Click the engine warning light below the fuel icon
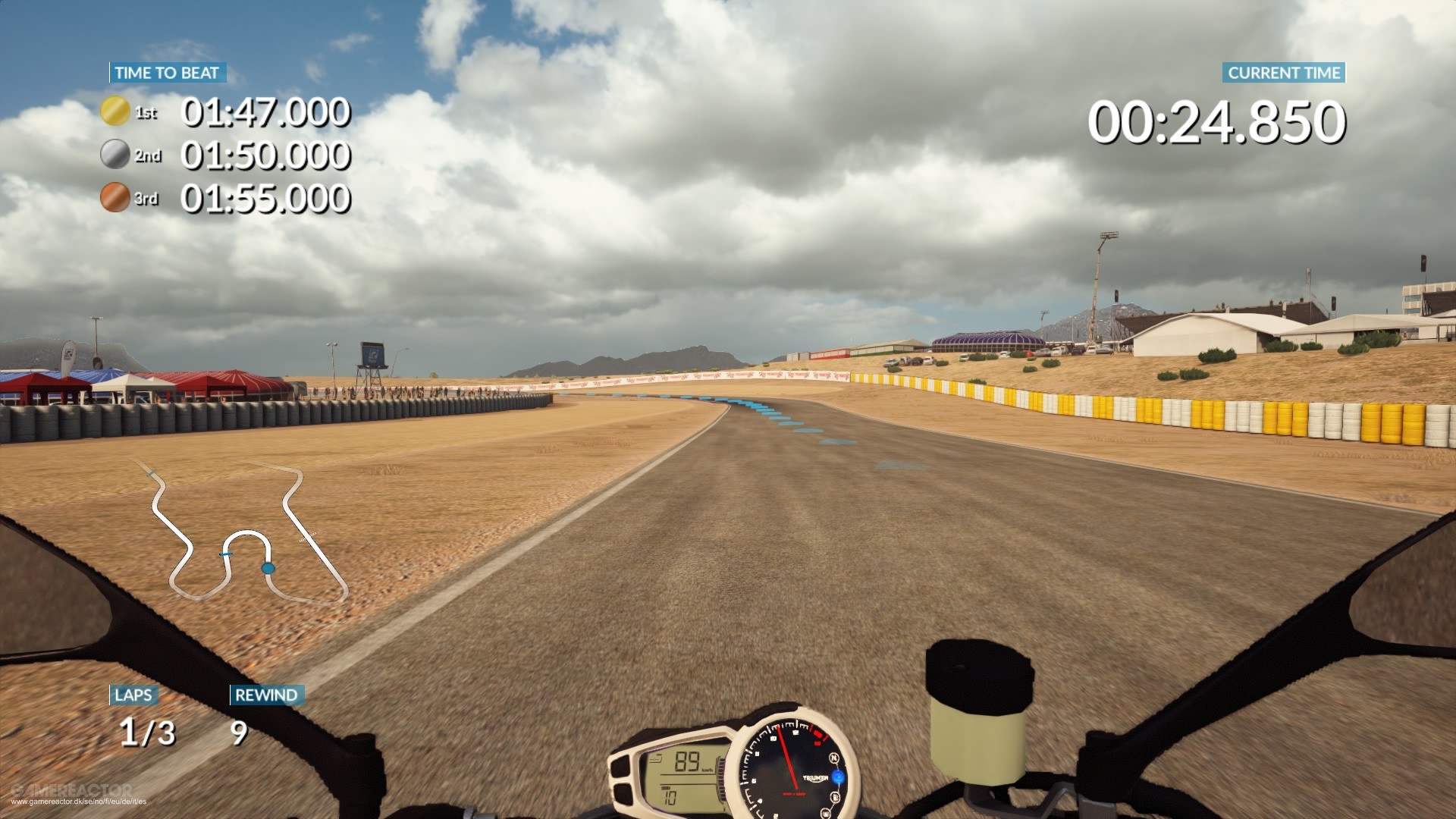This screenshot has width=1456, height=819. click(x=827, y=813)
